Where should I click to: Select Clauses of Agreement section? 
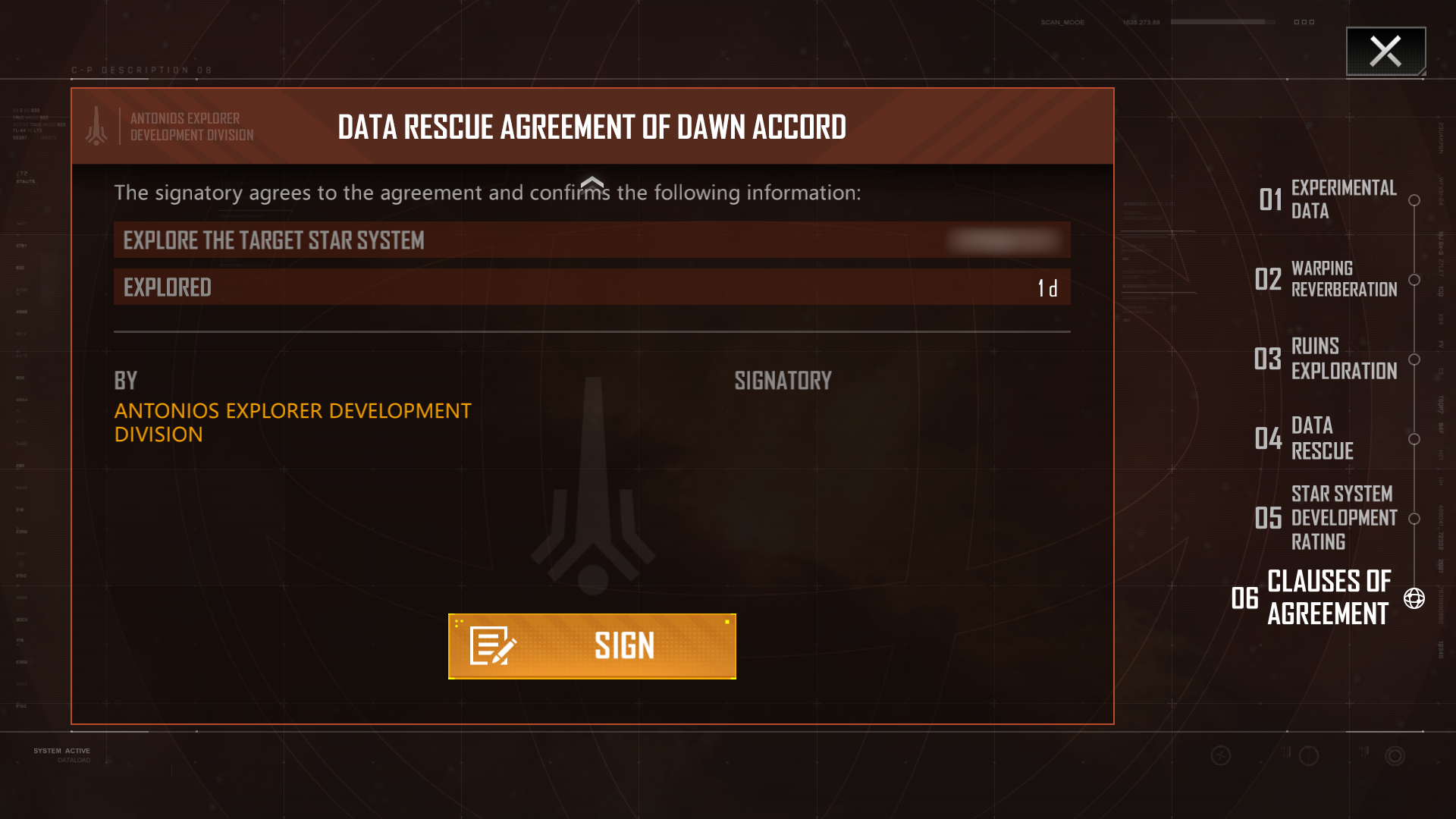coord(1328,598)
